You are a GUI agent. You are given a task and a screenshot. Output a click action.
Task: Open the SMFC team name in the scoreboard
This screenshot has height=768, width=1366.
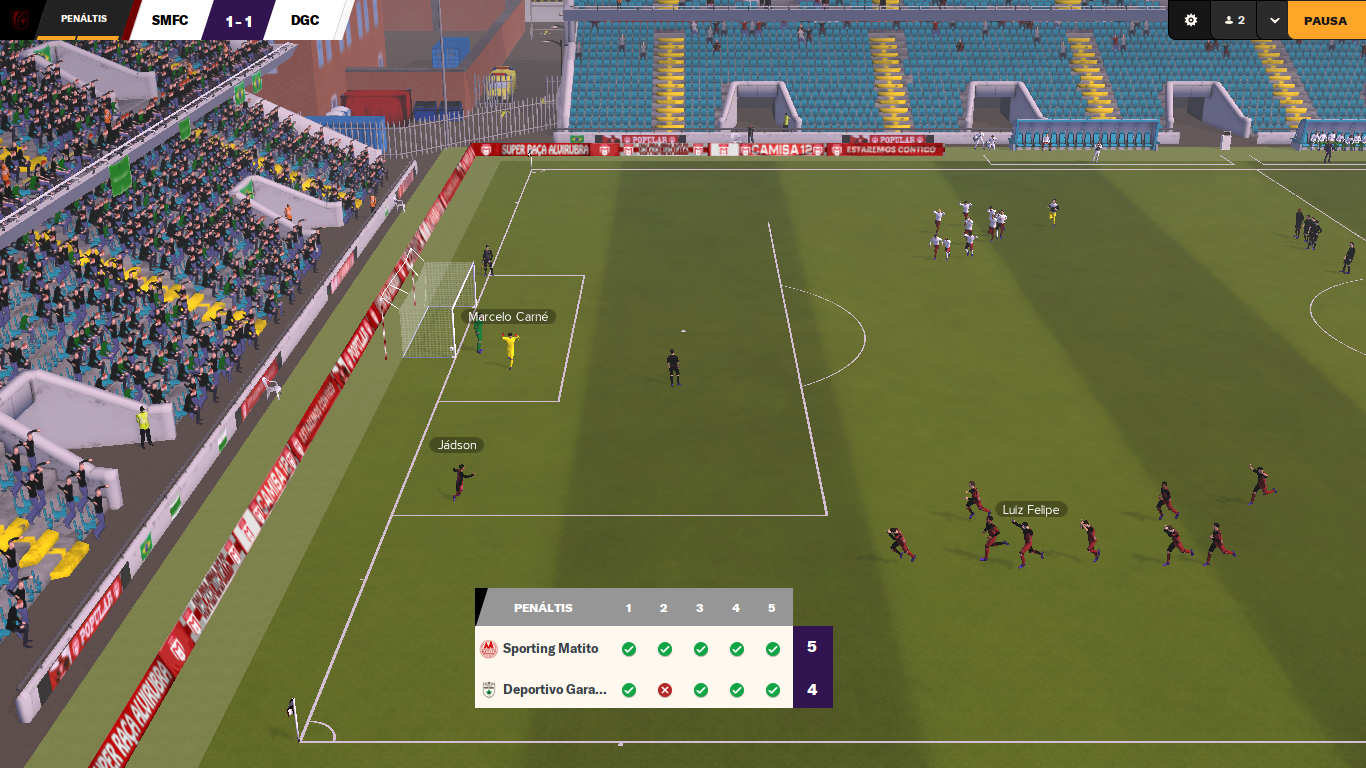(x=170, y=20)
